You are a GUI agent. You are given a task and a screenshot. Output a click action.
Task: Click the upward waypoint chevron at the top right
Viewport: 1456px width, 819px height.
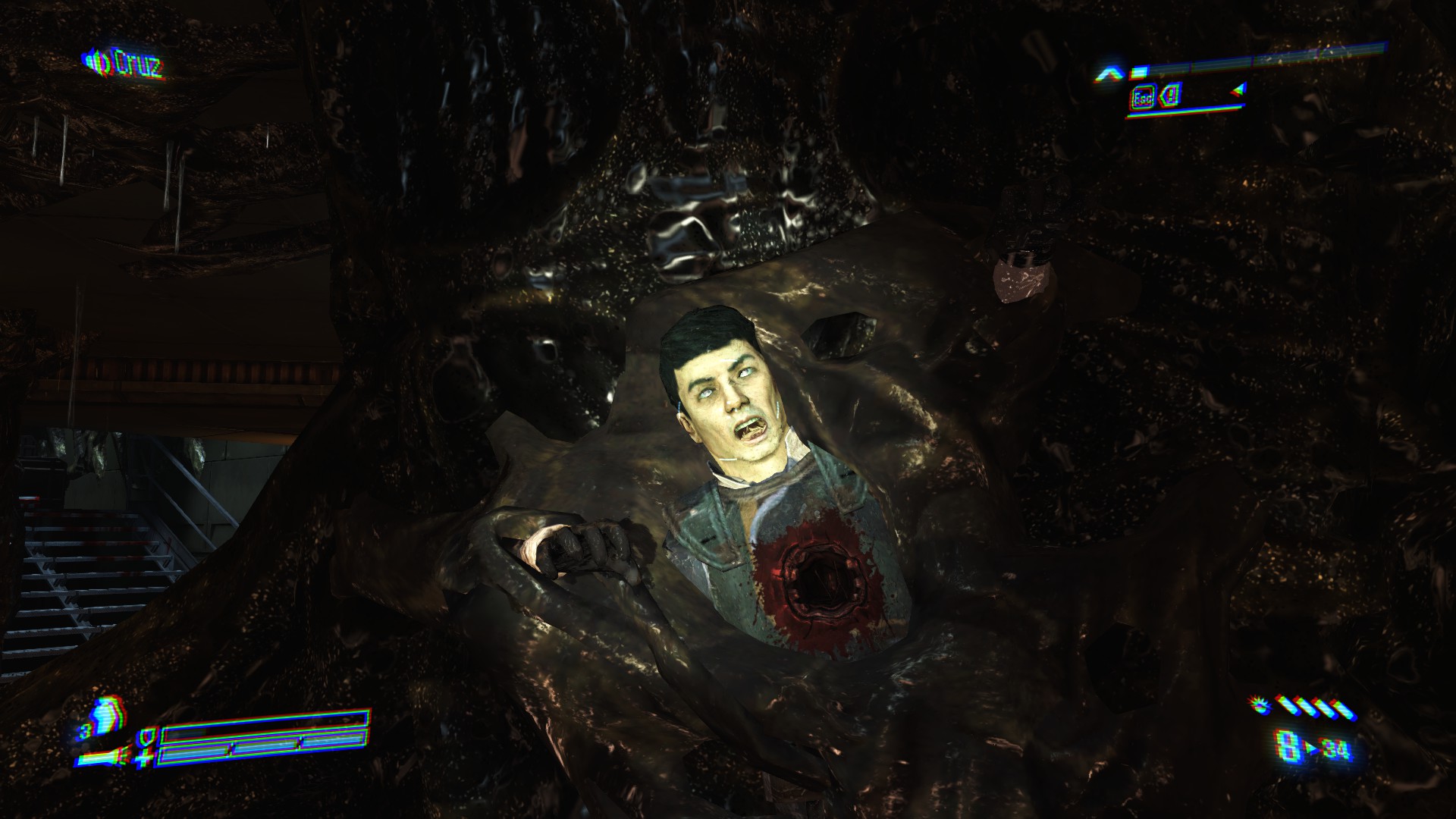coord(1109,72)
